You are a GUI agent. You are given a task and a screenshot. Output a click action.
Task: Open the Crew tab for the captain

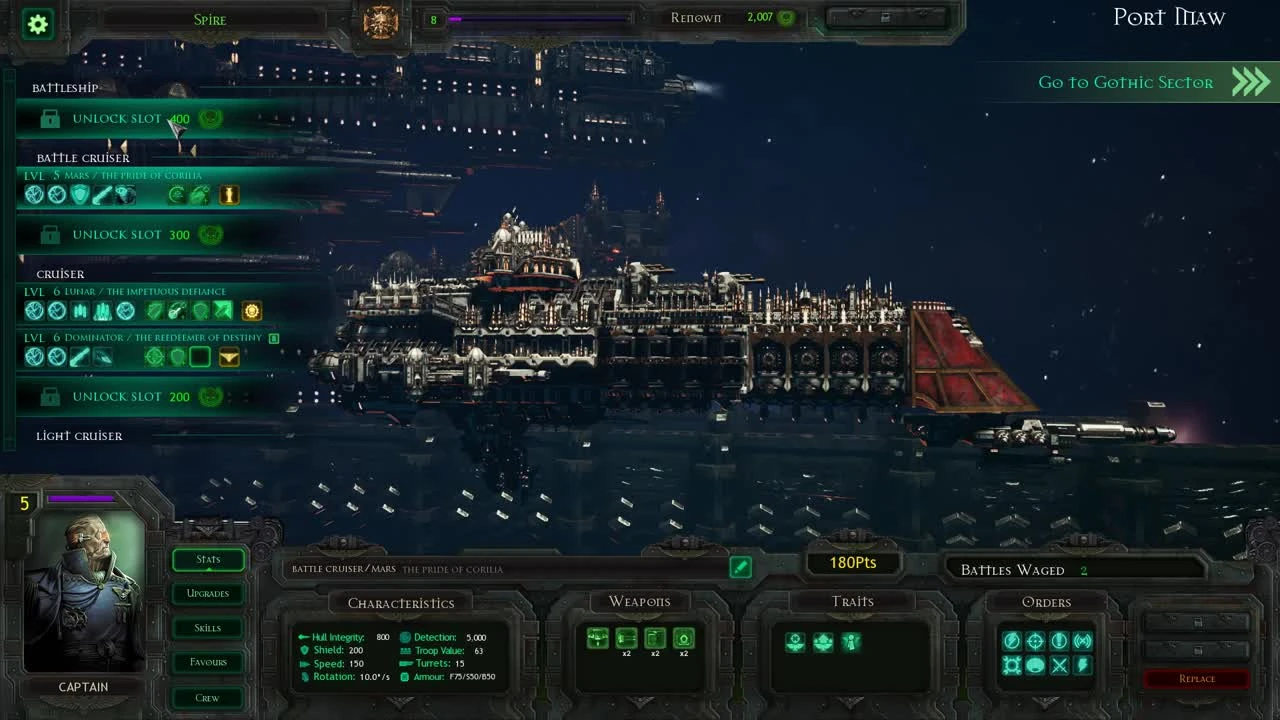206,697
